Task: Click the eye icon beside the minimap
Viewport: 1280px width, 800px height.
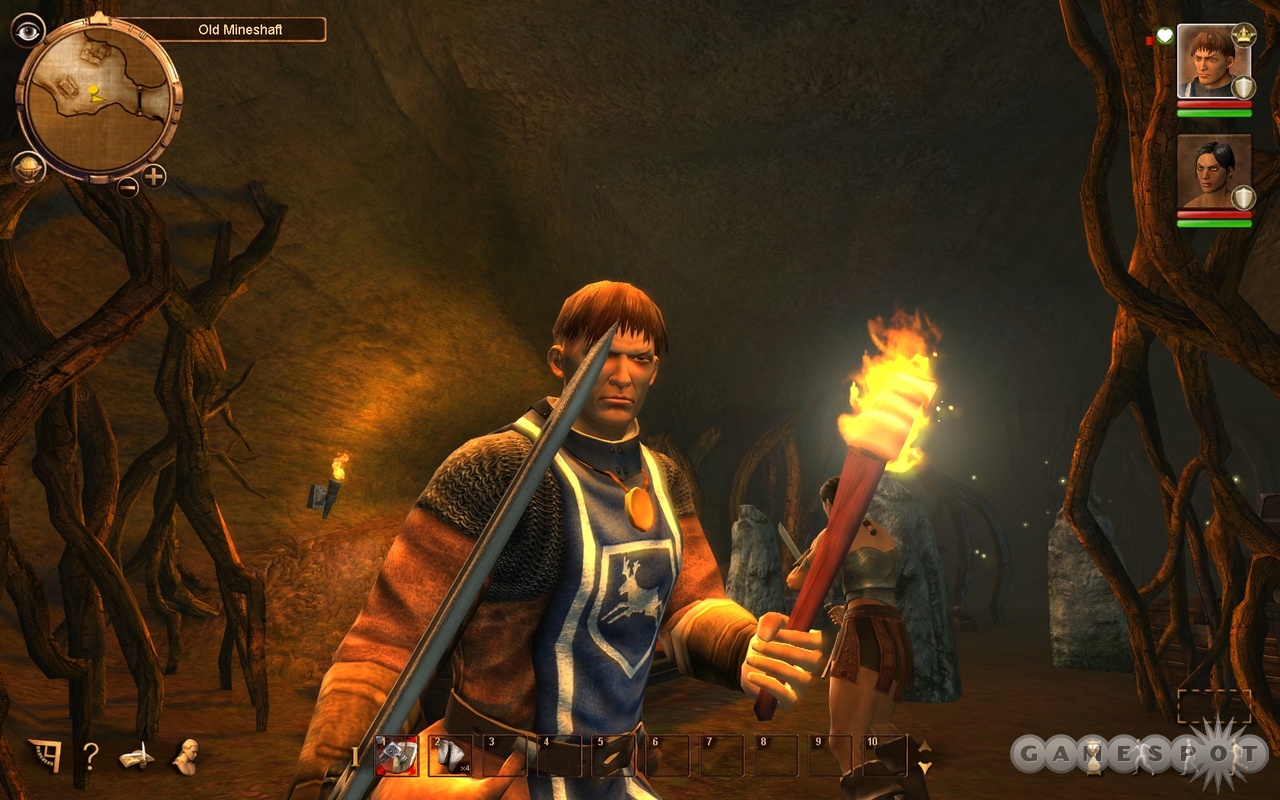Action: coord(28,30)
